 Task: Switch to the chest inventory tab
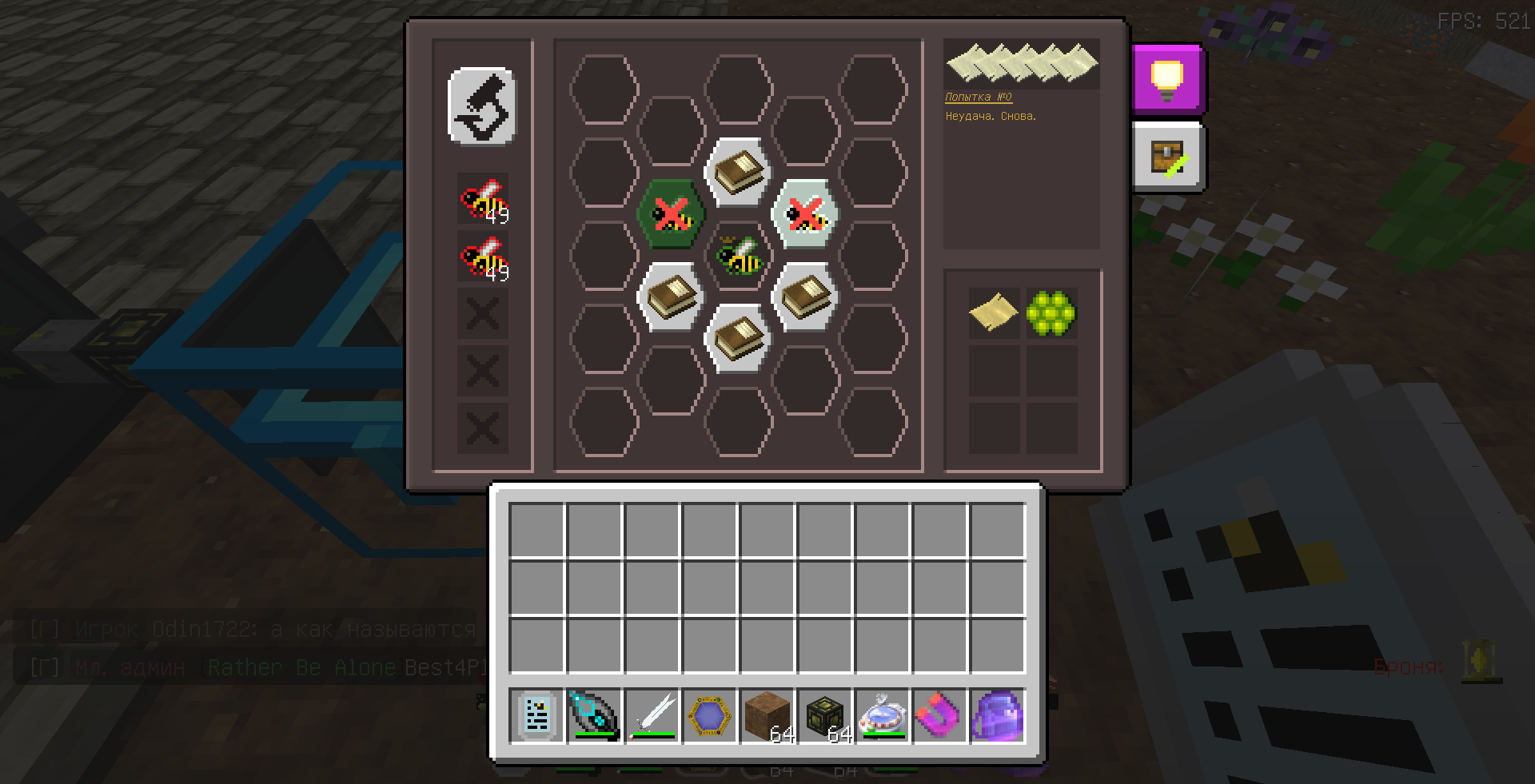click(1167, 157)
